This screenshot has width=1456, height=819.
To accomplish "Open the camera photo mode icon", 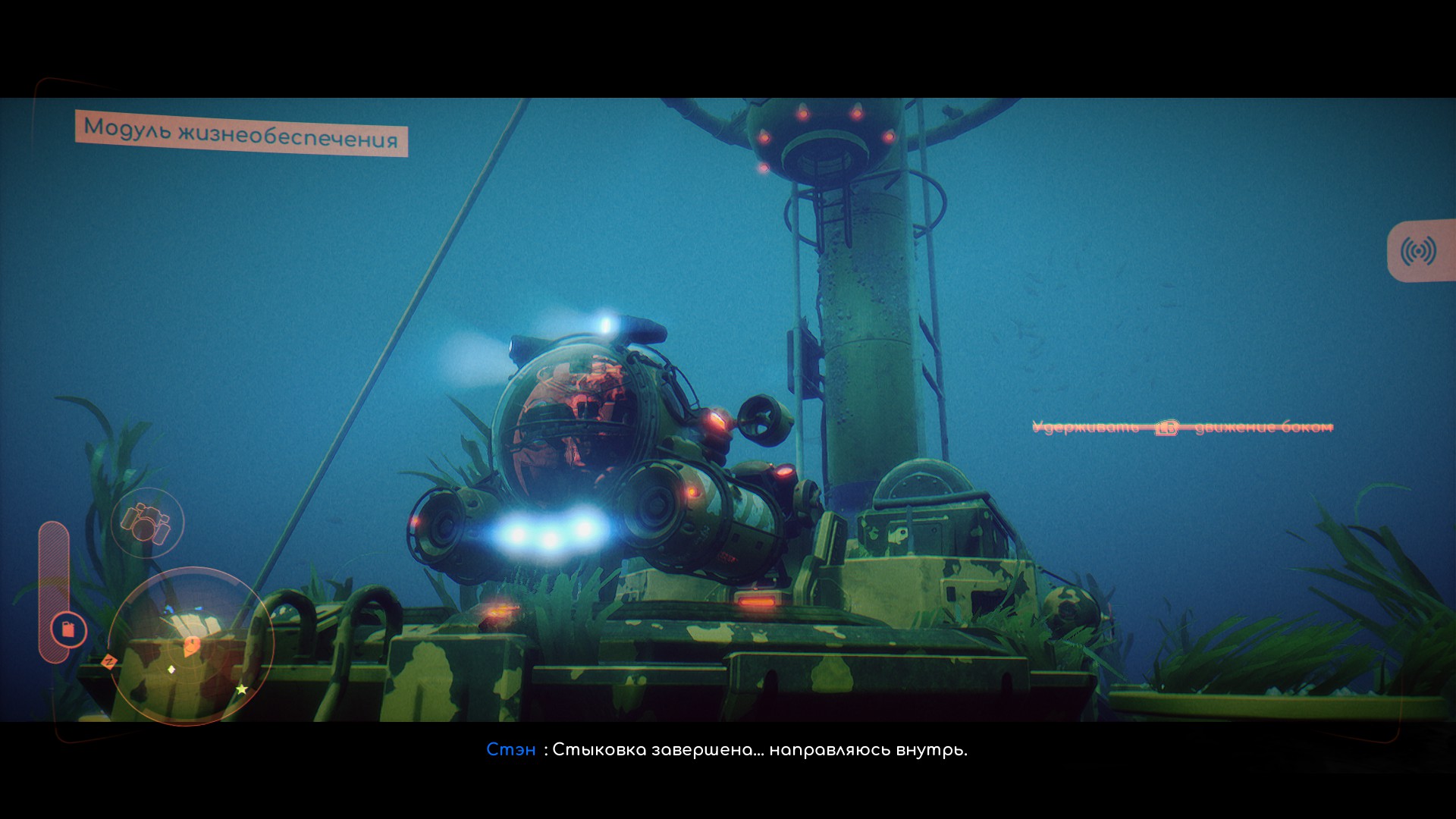I will coord(146,523).
